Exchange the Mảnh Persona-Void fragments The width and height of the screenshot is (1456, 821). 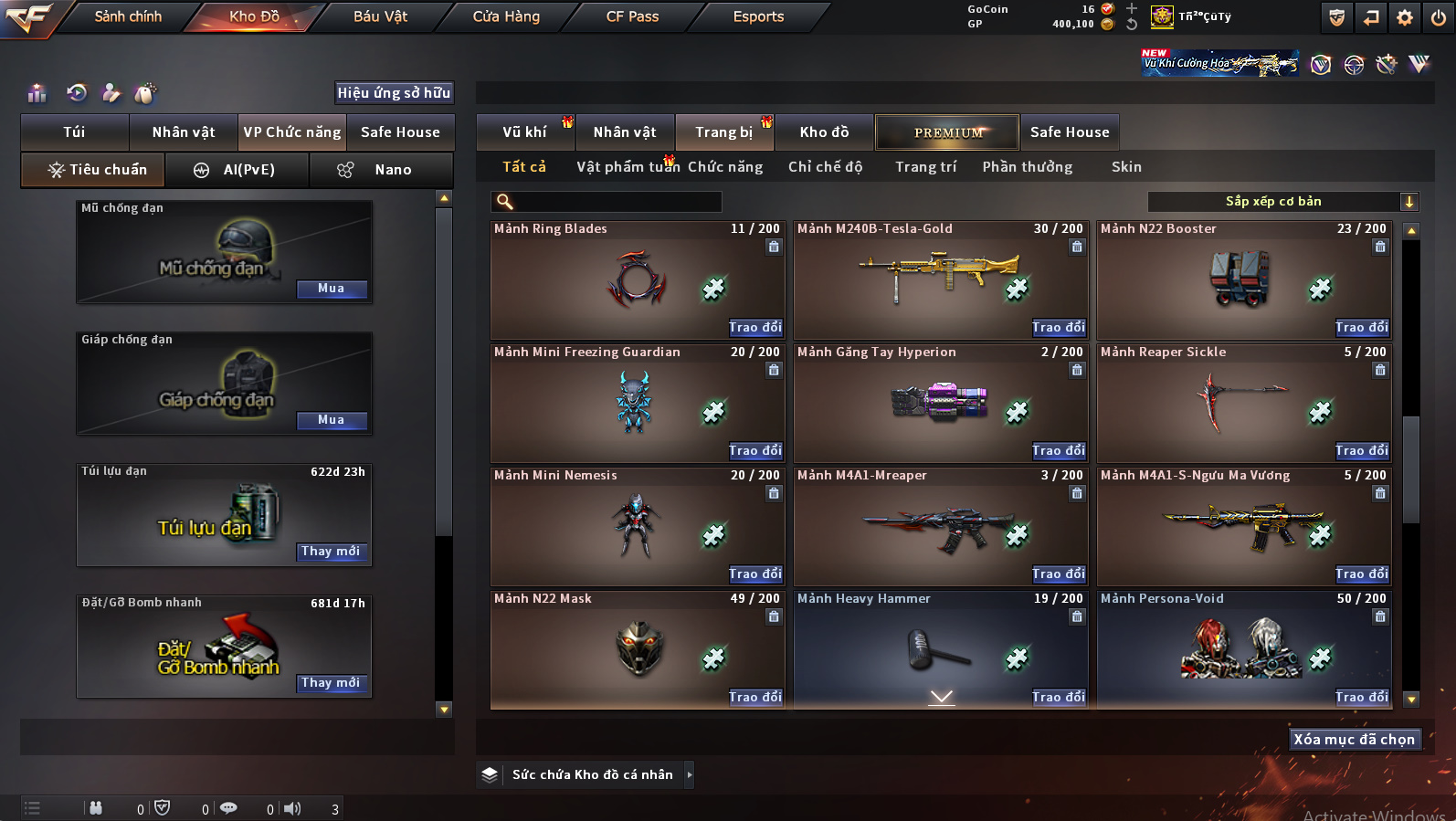pyautogui.click(x=1361, y=697)
